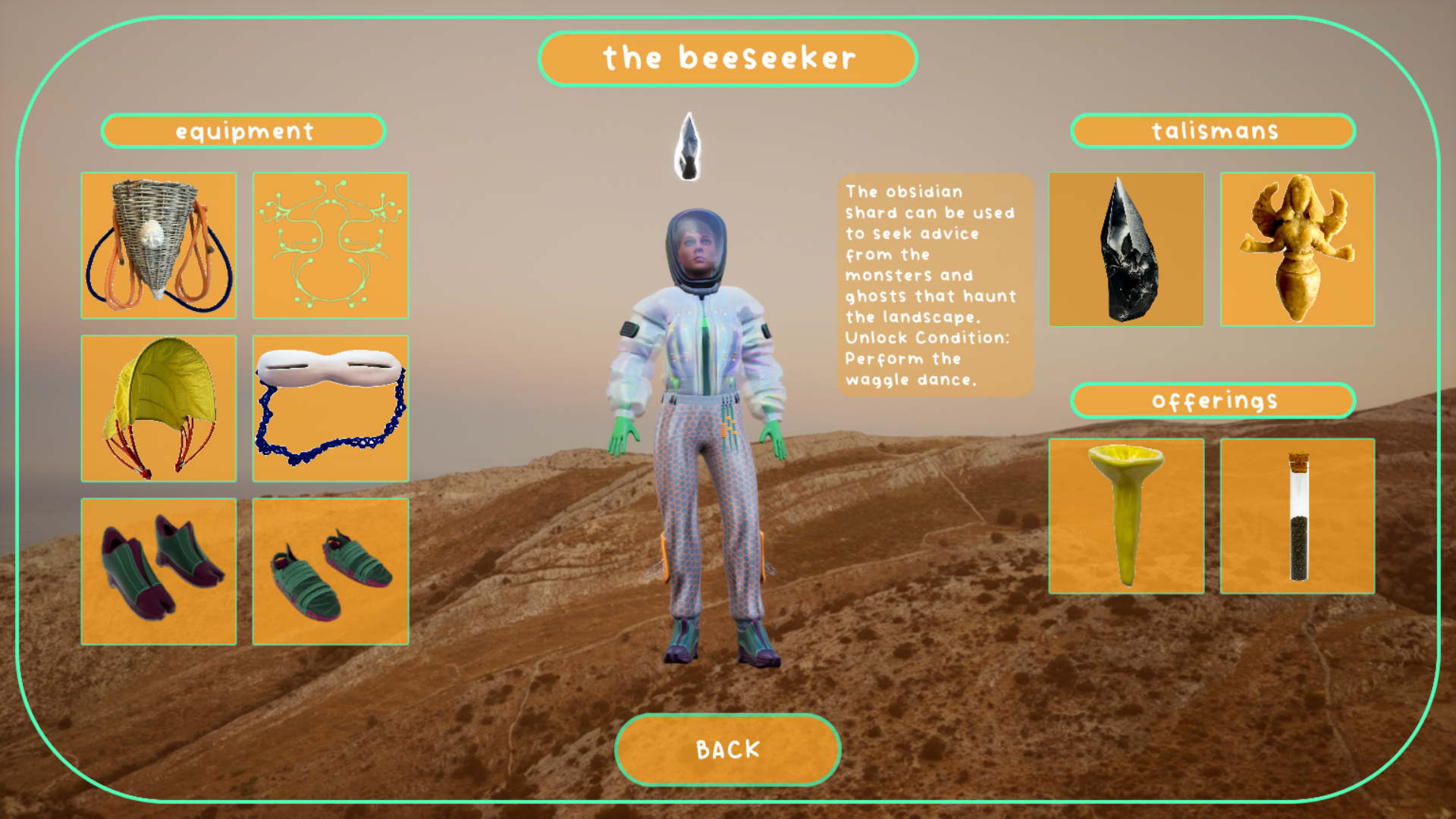Select the wicker basket equipment slot
The image size is (1456, 819).
[x=158, y=246]
